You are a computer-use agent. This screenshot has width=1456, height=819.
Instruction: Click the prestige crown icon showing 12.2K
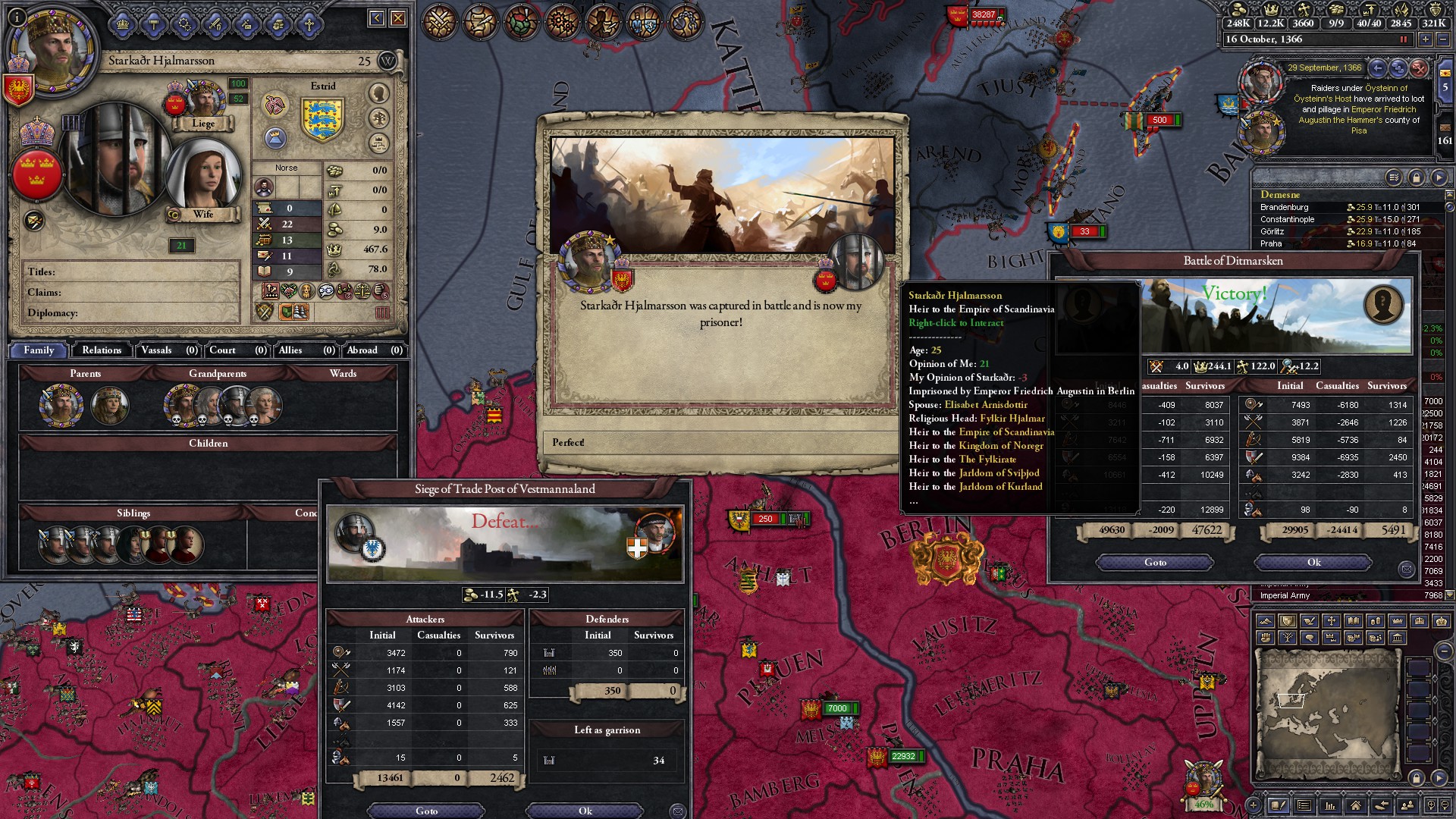click(1272, 11)
